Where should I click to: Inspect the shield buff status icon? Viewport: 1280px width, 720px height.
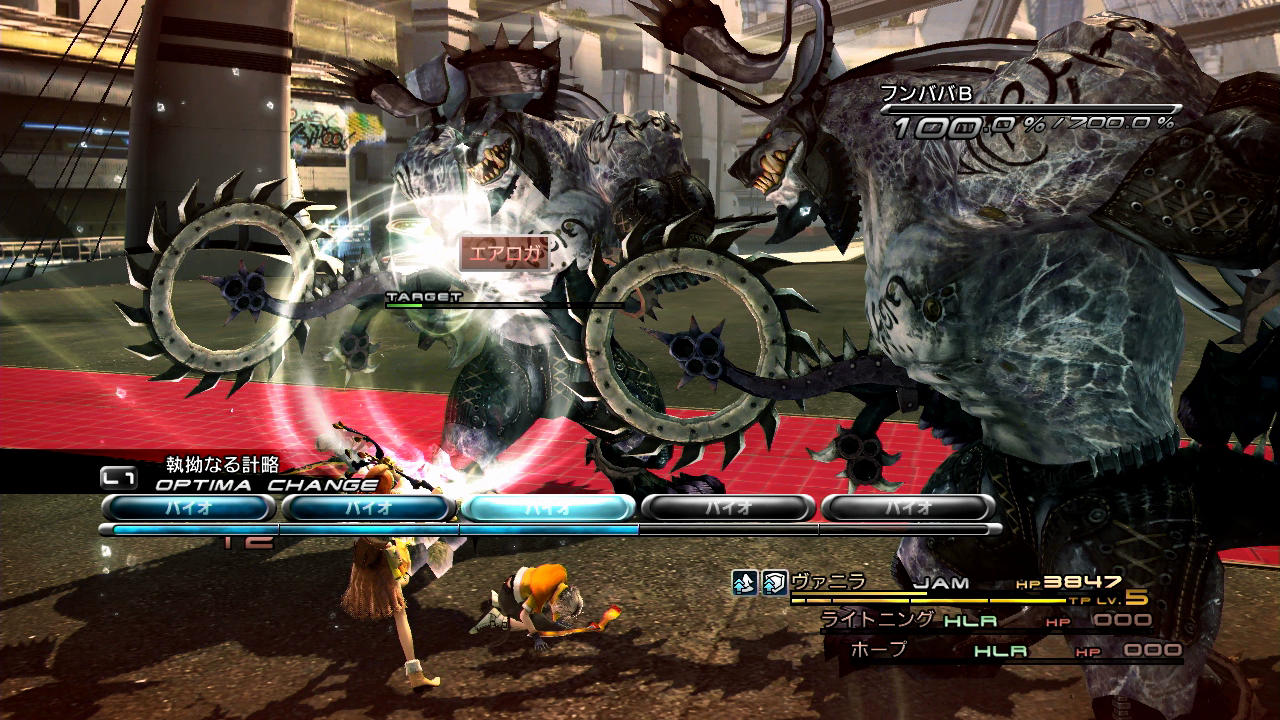[774, 583]
